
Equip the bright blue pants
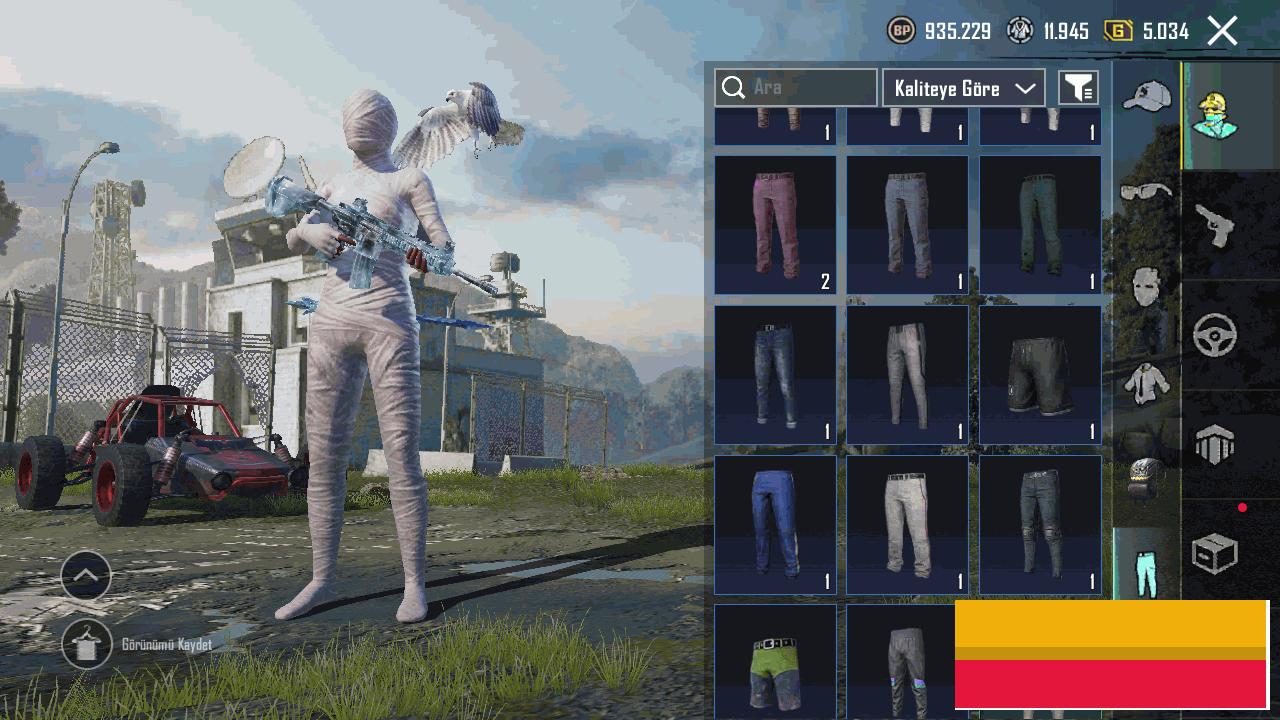click(775, 524)
